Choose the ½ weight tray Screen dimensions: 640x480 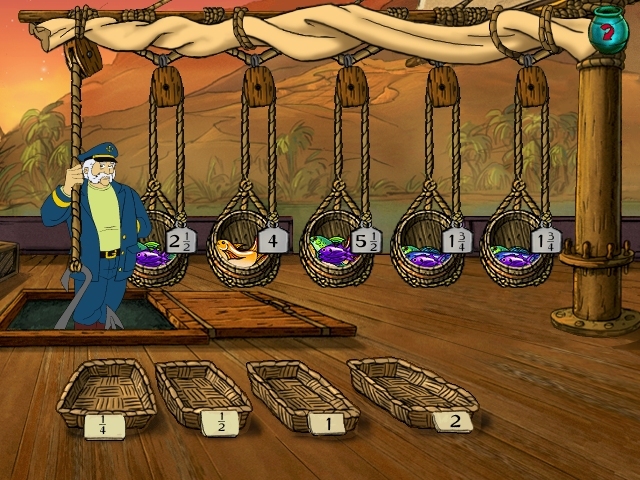point(203,395)
